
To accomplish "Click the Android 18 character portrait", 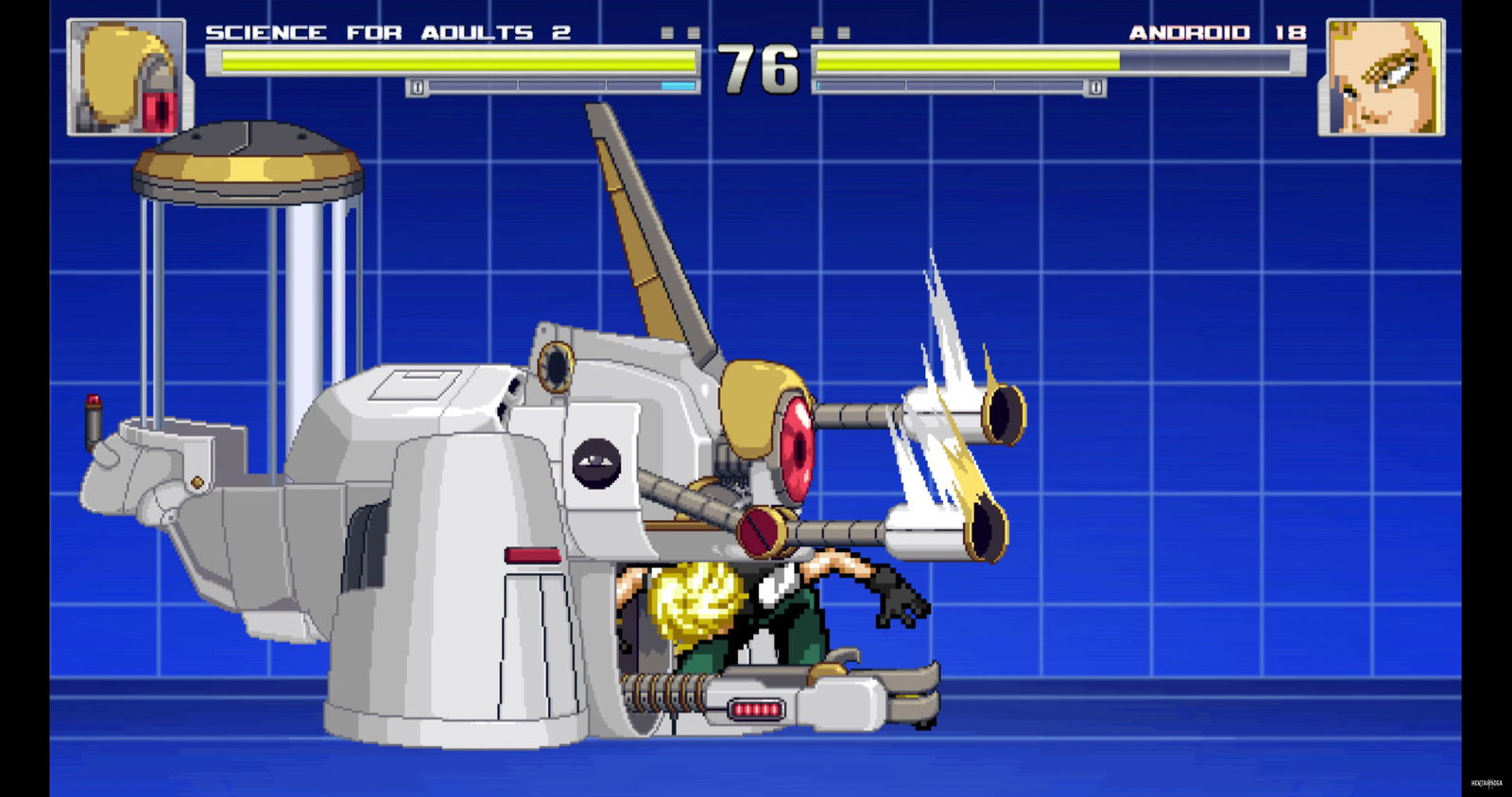I will tap(1382, 78).
